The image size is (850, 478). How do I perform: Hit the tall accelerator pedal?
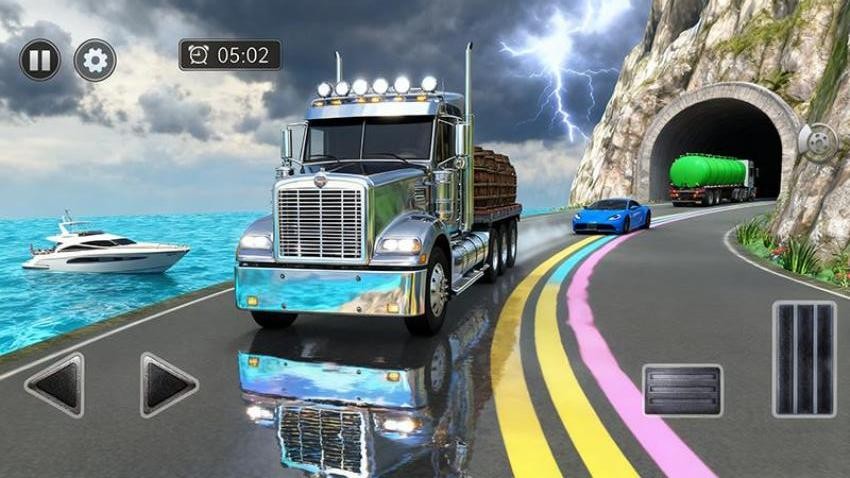(803, 358)
